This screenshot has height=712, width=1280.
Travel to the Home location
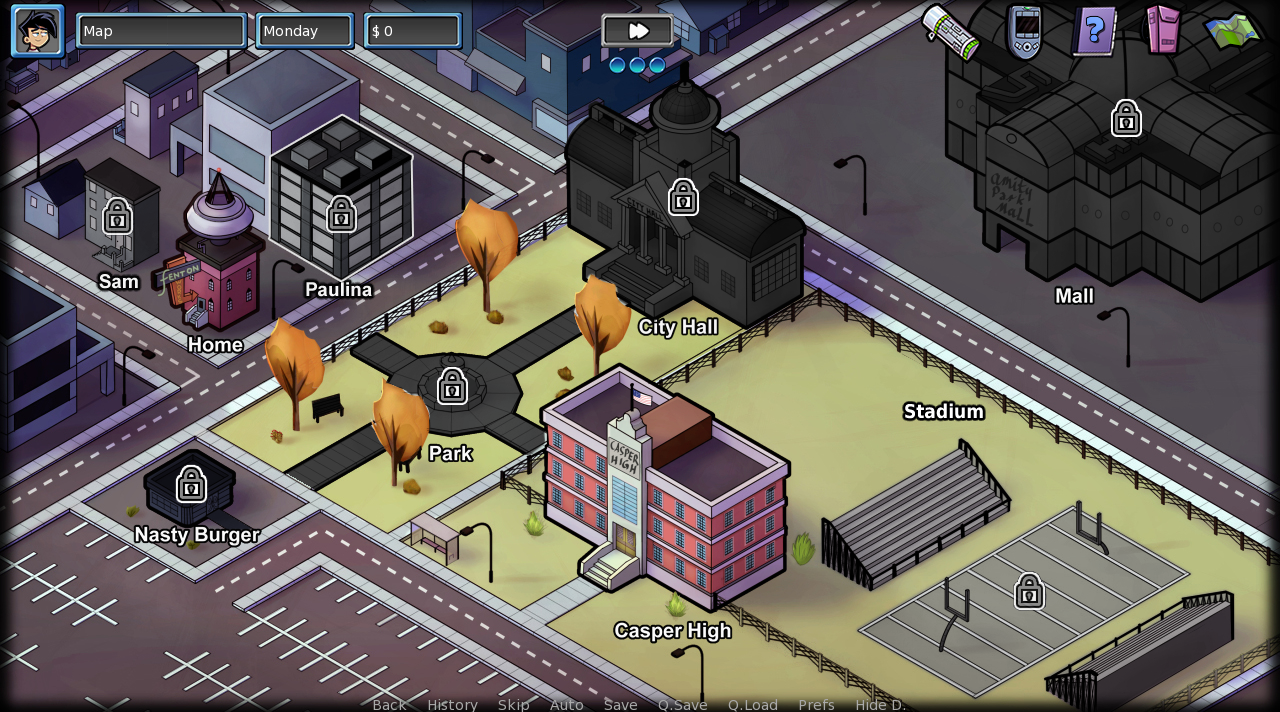220,270
